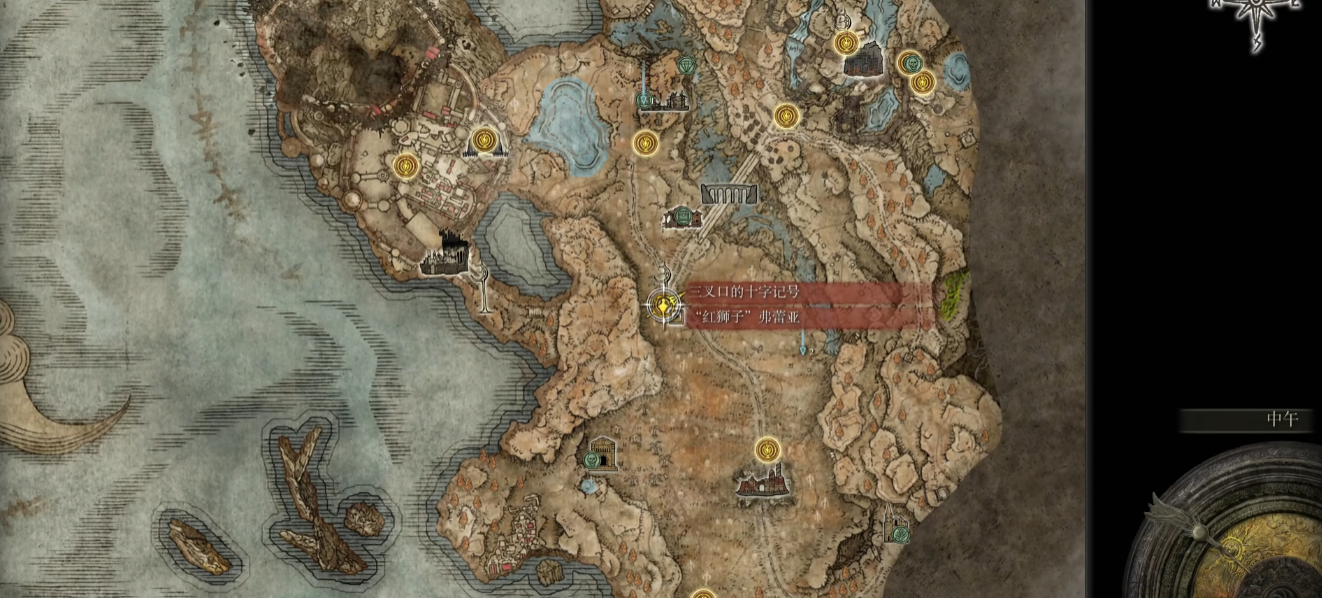Click the small blue arrow marker
1322x598 pixels.
(804, 345)
